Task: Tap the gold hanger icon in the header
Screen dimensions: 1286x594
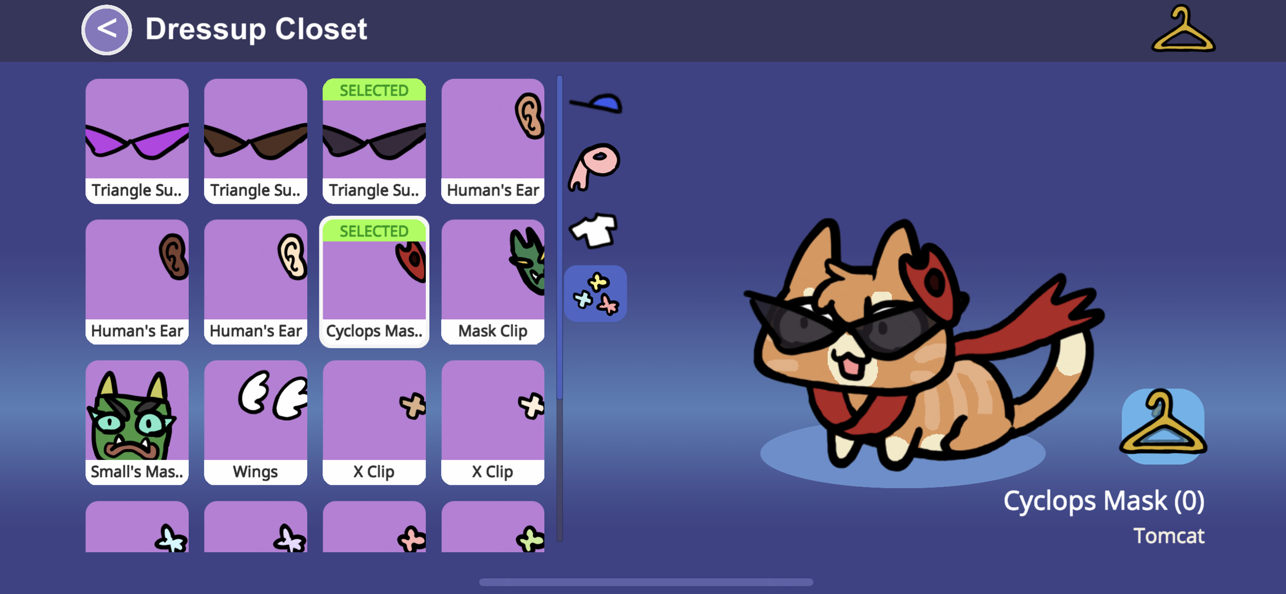Action: (x=1183, y=30)
